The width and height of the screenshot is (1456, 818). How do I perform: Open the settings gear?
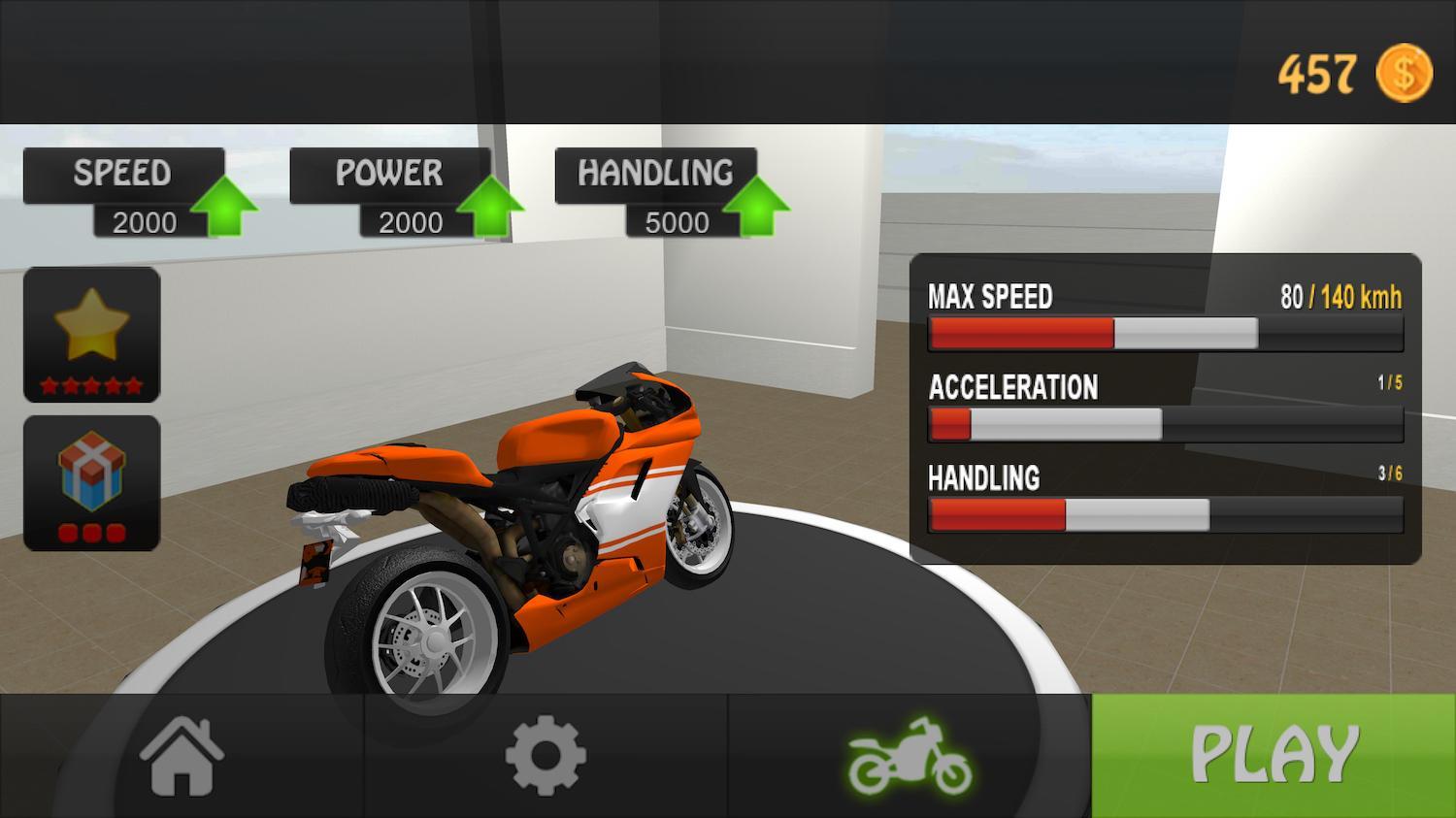[x=546, y=757]
